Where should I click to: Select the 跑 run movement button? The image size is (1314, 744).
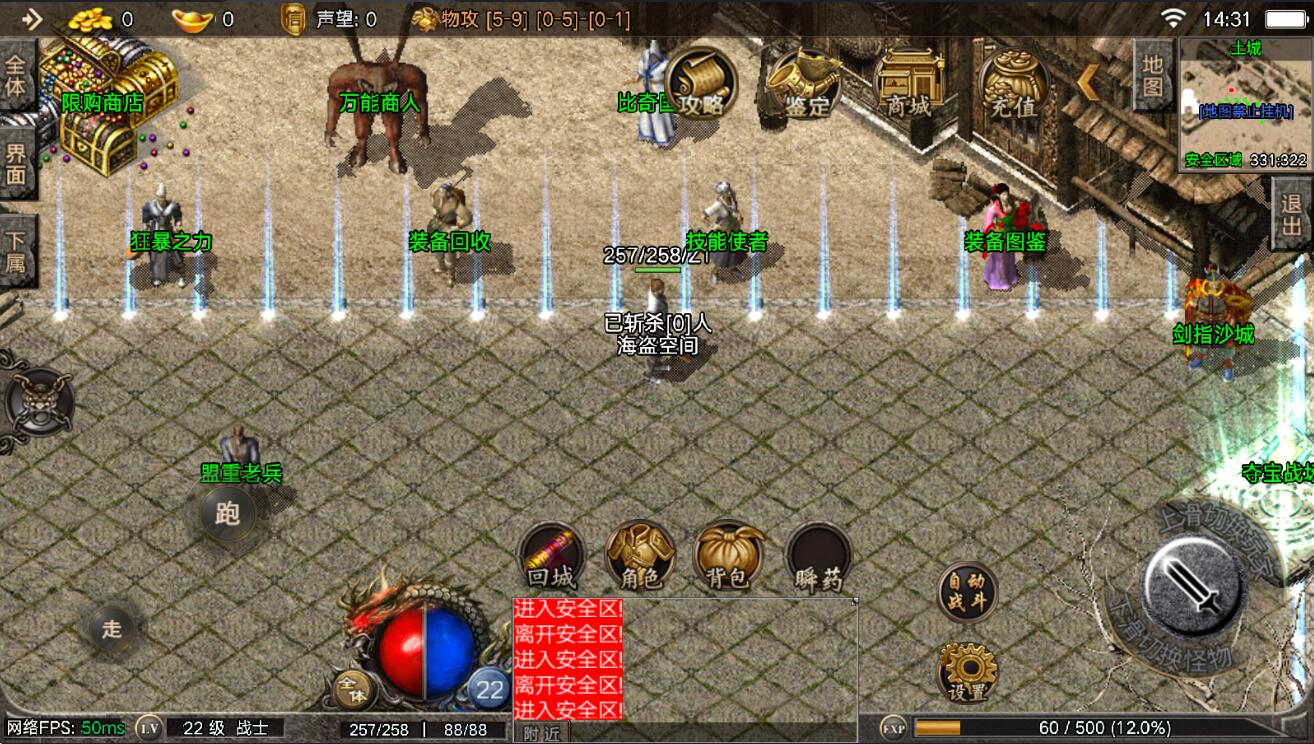[x=228, y=515]
